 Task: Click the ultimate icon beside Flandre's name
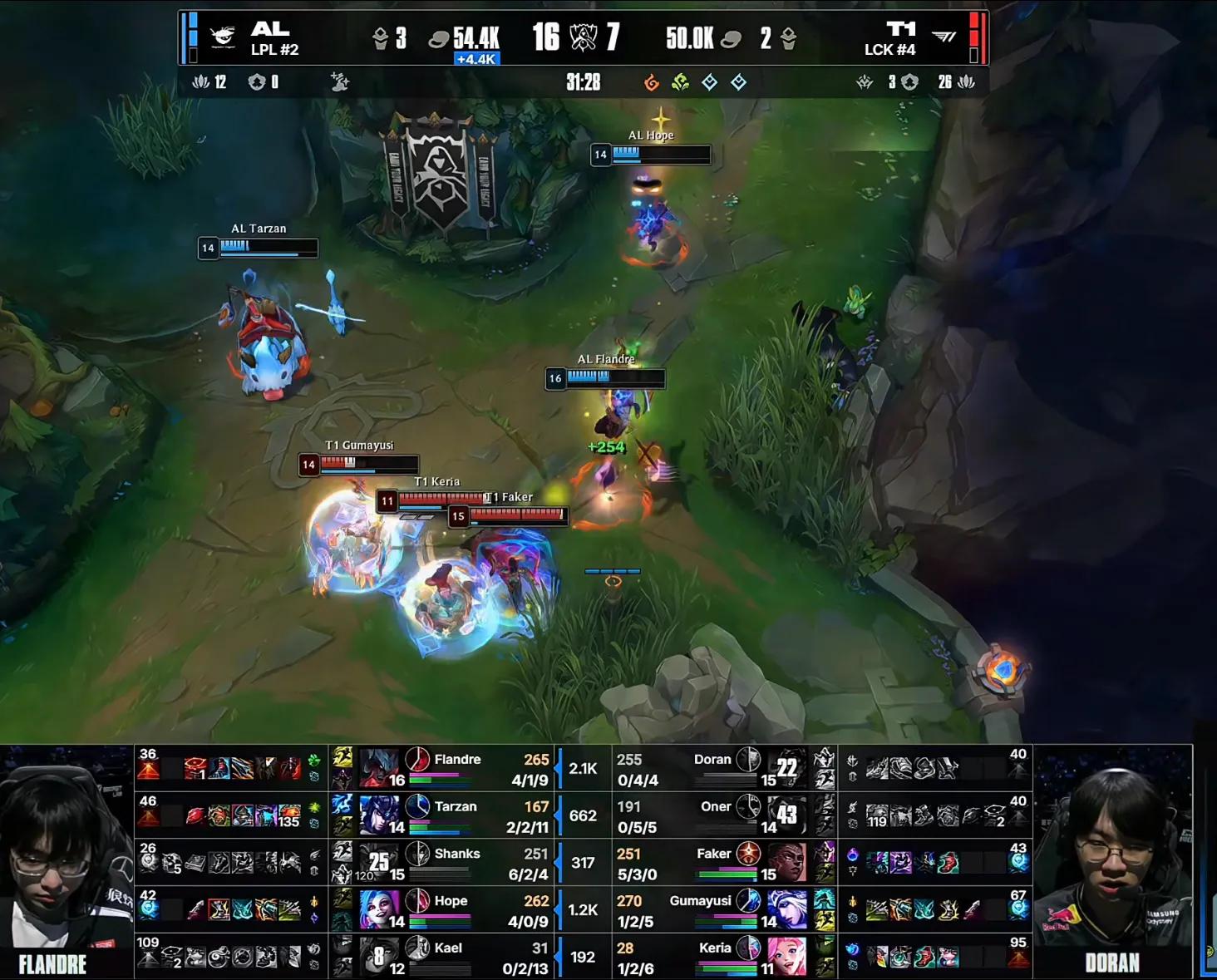click(x=417, y=759)
